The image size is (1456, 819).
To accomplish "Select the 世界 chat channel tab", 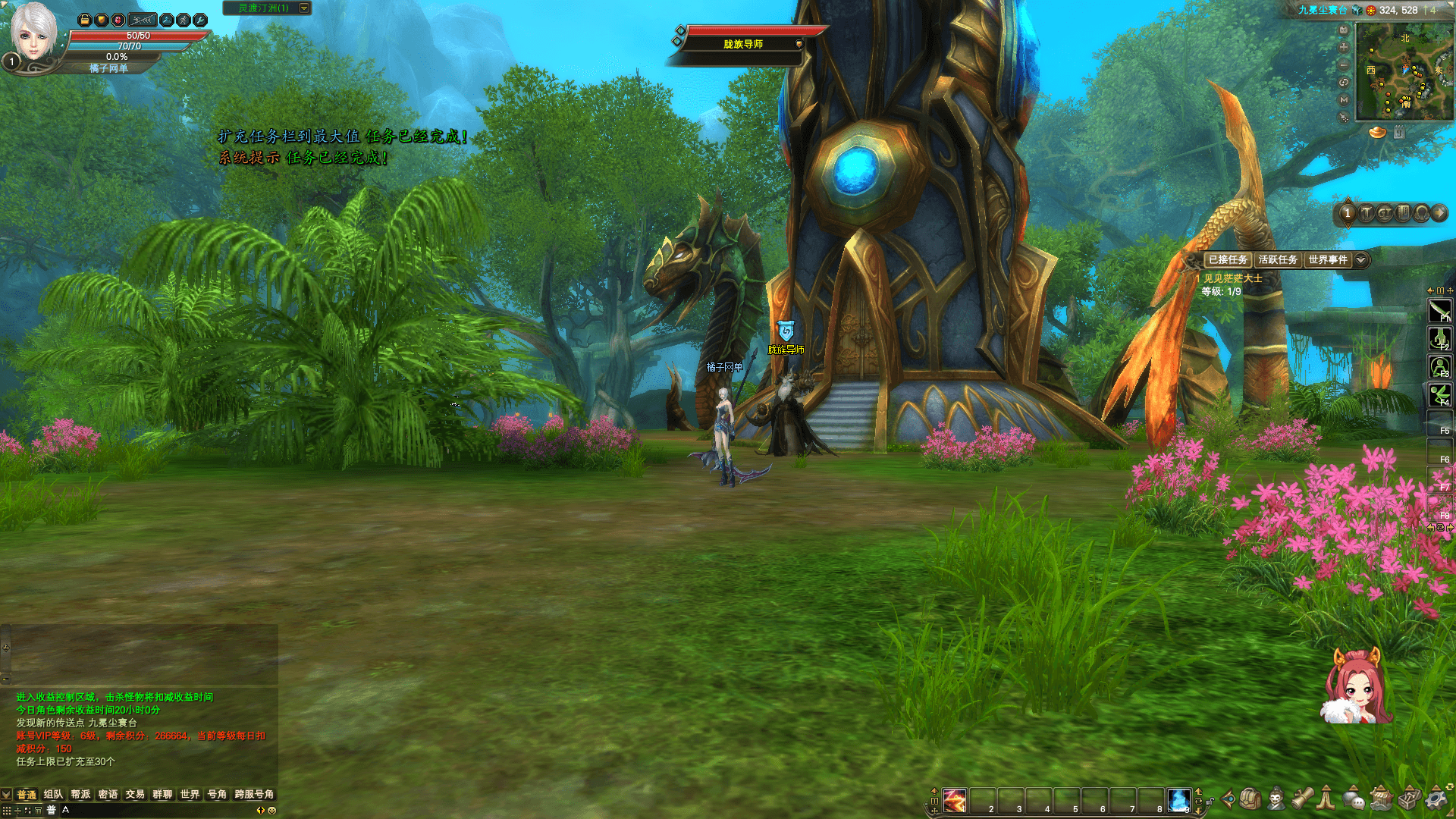I will (x=190, y=794).
